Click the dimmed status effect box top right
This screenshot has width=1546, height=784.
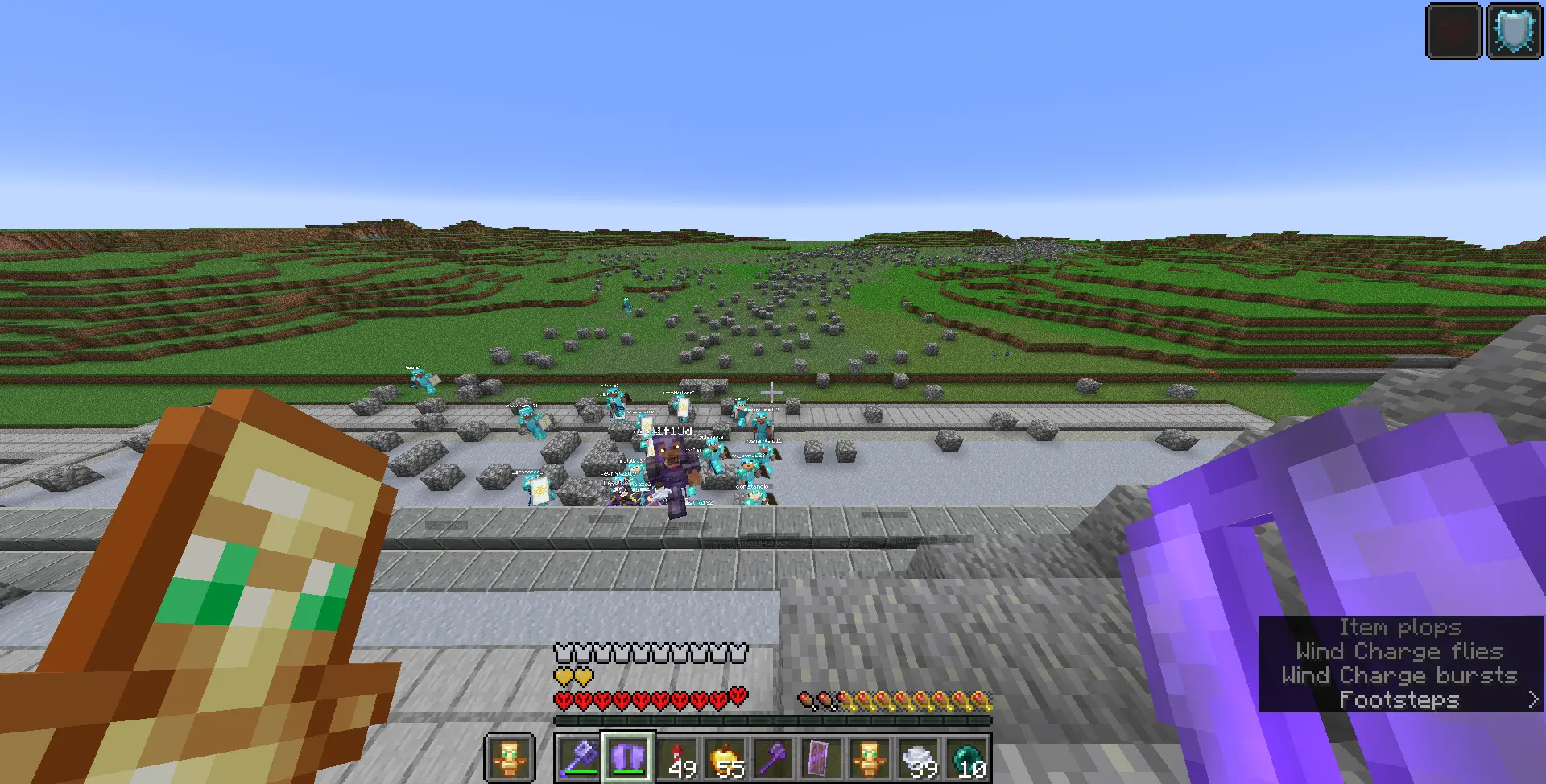tap(1454, 31)
